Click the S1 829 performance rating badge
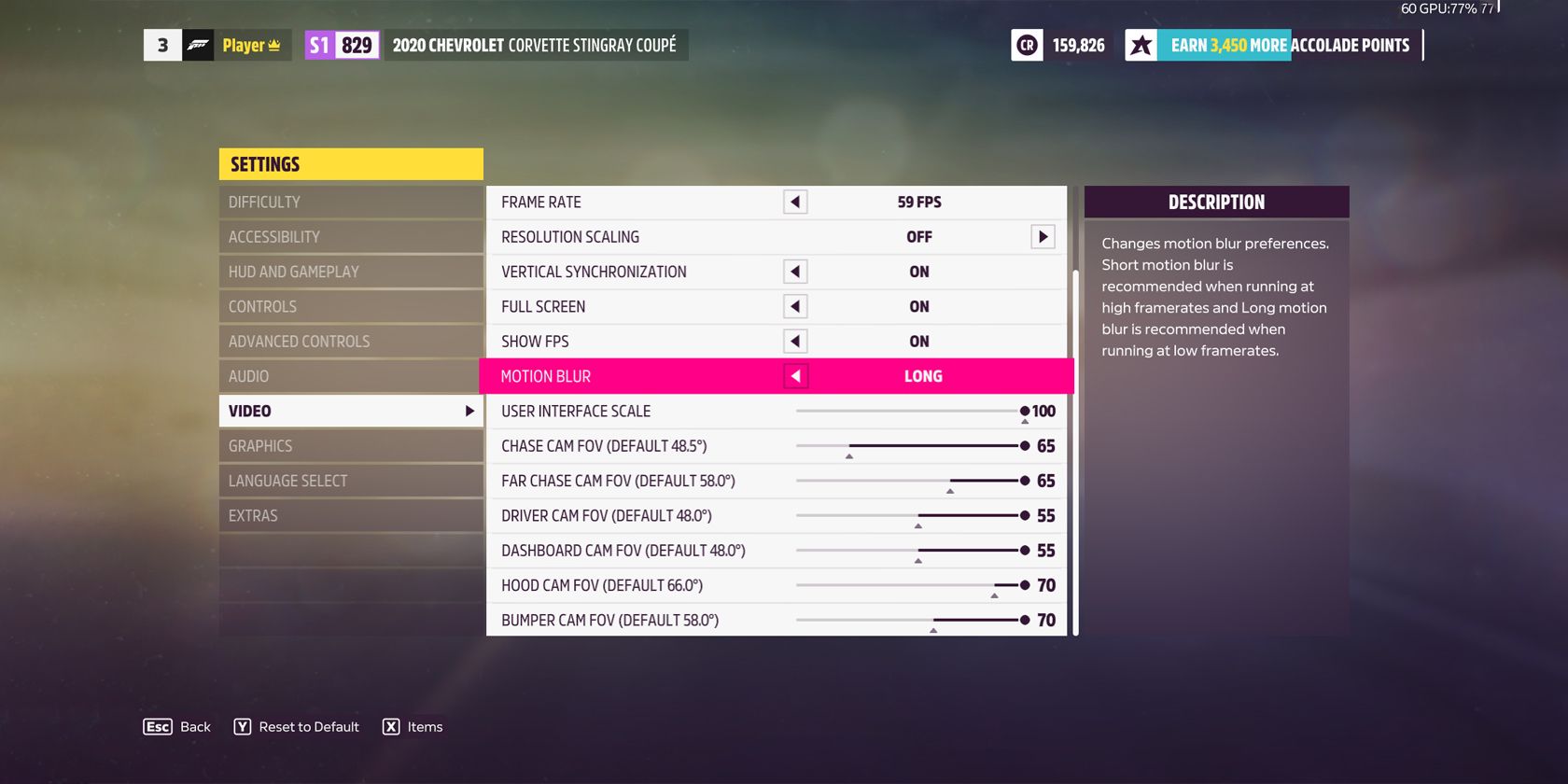This screenshot has width=1568, height=784. pos(341,44)
